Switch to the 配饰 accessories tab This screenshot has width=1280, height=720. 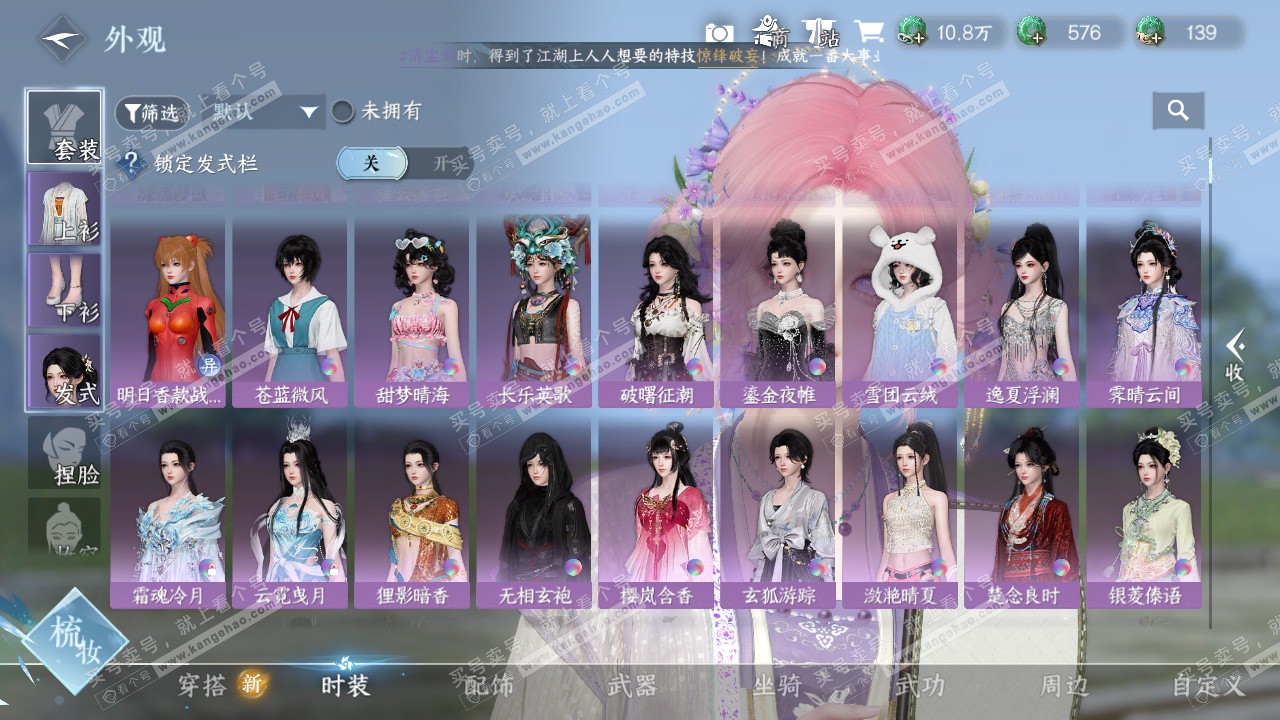489,685
